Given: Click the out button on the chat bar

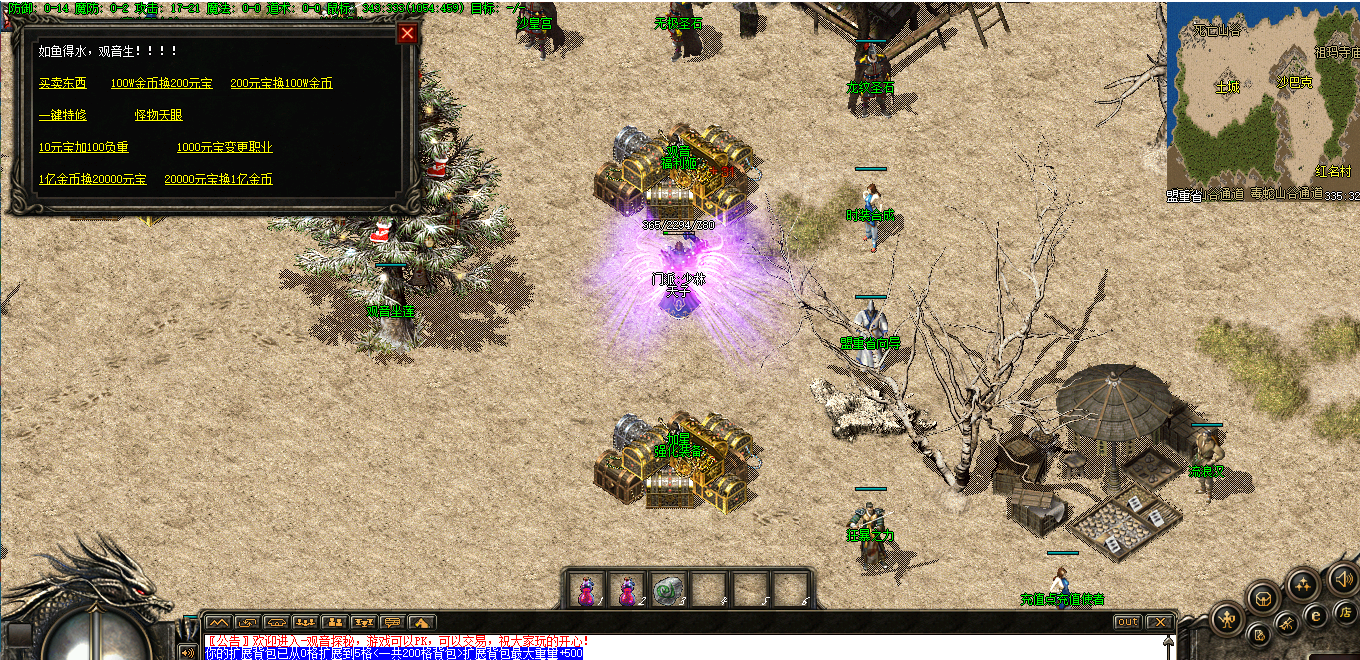Looking at the screenshot, I should point(1127,622).
